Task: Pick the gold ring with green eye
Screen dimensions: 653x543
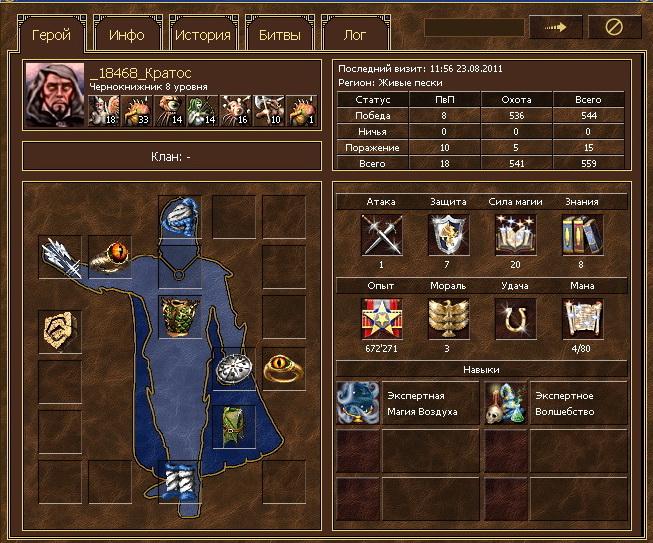Action: point(283,369)
